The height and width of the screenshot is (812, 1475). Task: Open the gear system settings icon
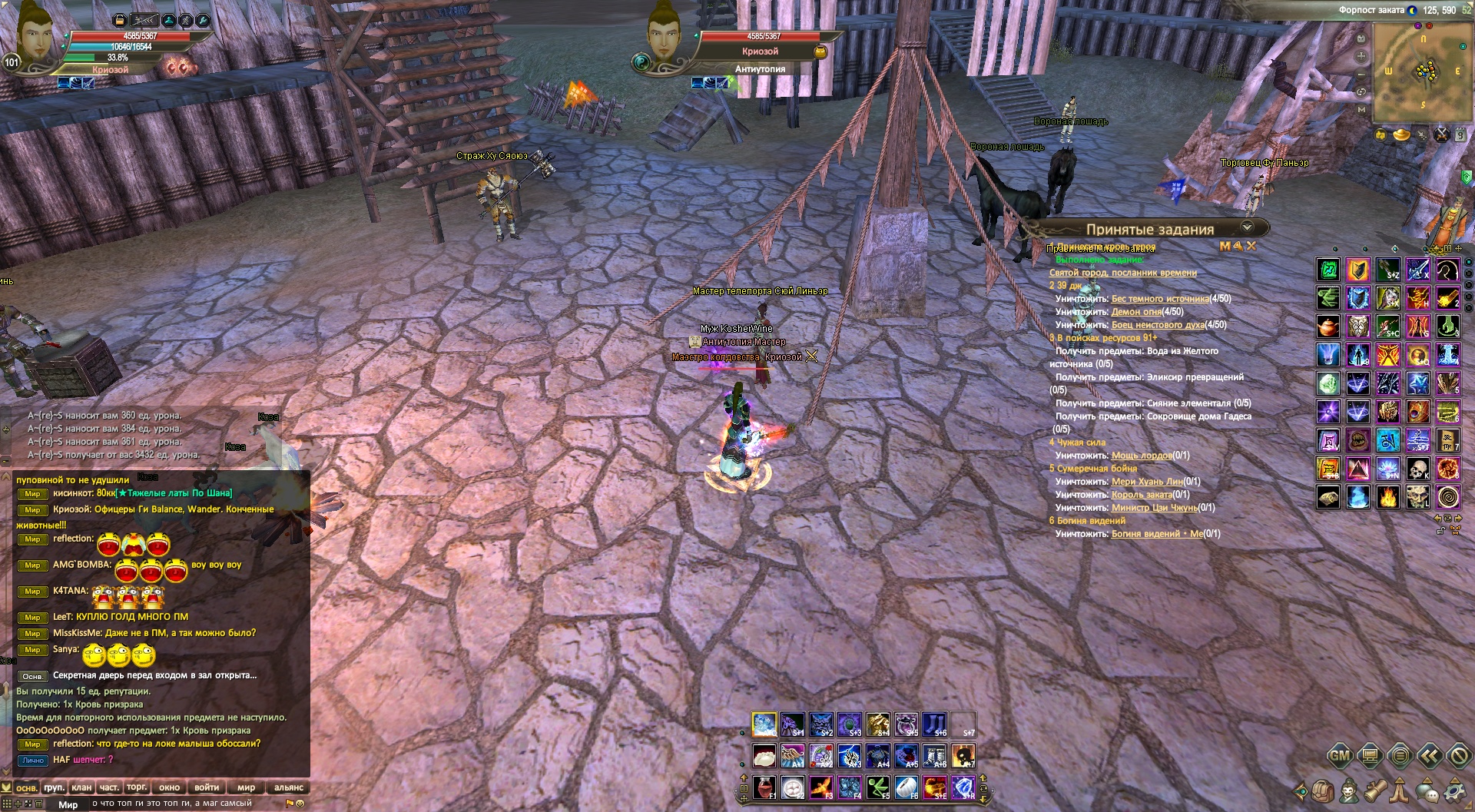click(1453, 790)
